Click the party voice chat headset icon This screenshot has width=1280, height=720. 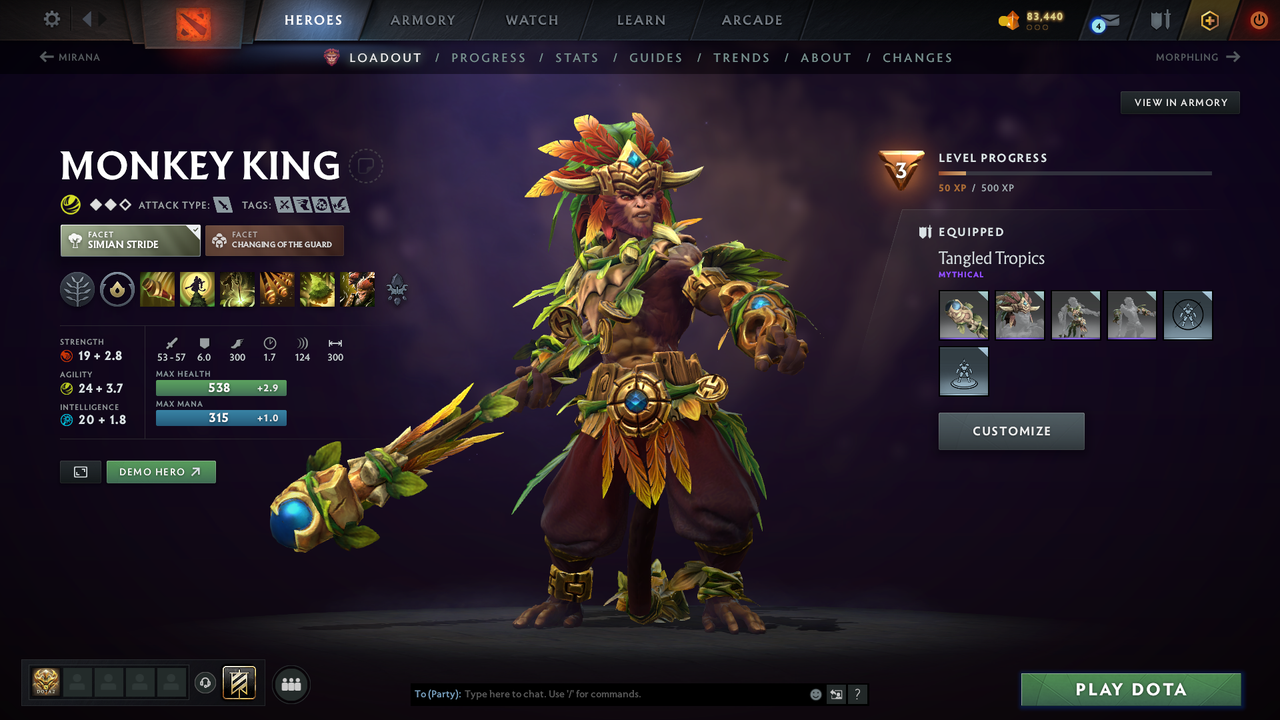(207, 683)
